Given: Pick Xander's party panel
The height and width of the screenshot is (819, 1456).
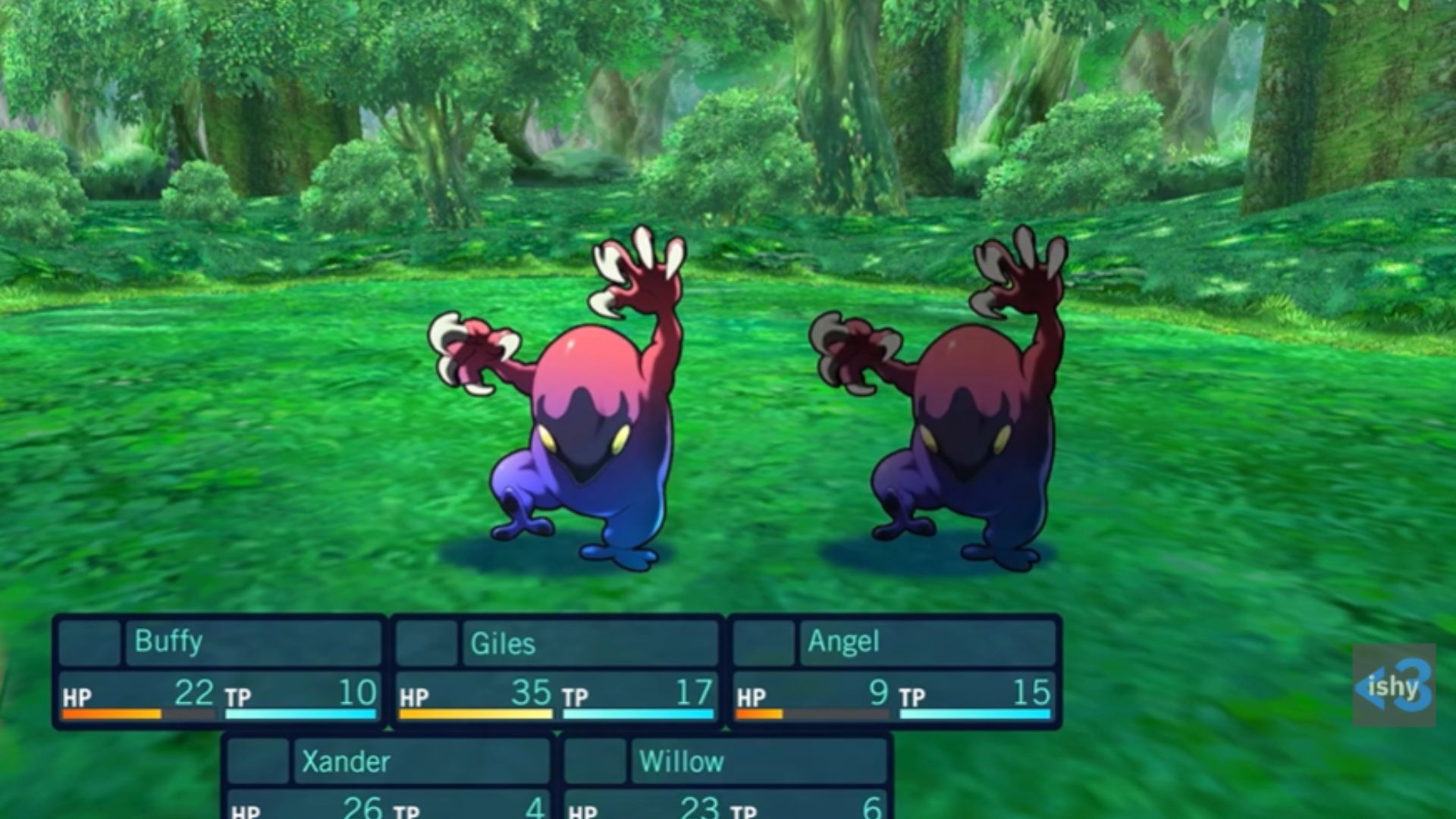Looking at the screenshot, I should (x=388, y=777).
